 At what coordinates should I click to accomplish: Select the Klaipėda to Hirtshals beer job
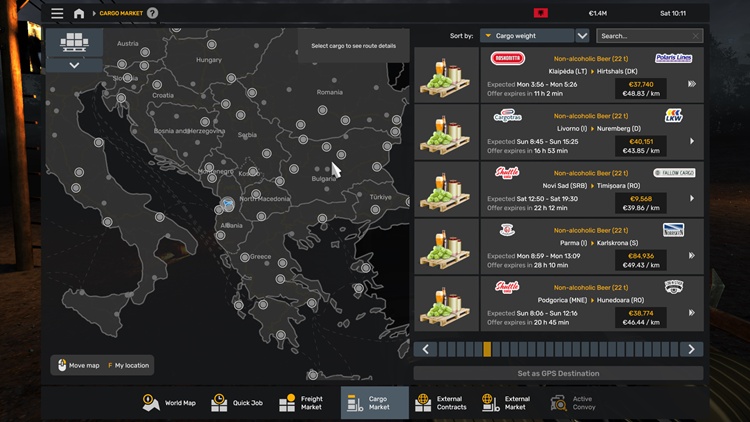click(x=558, y=74)
